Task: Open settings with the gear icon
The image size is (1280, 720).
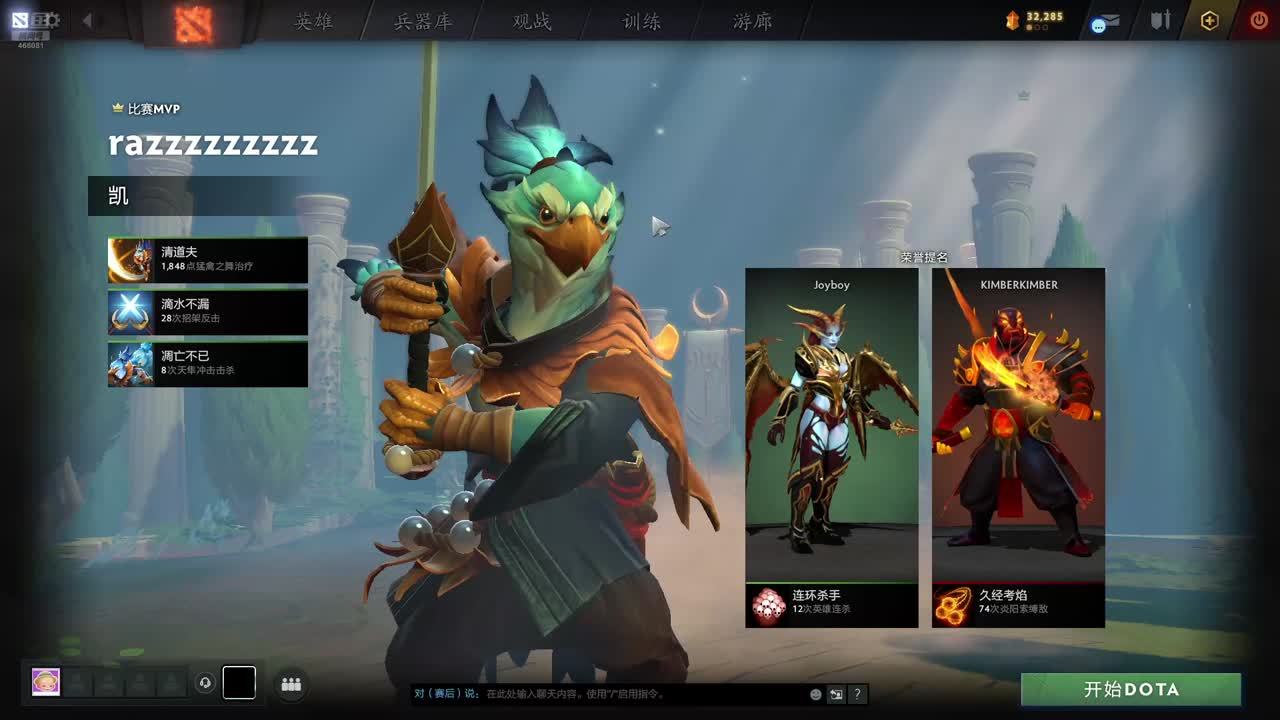Action: [52, 20]
